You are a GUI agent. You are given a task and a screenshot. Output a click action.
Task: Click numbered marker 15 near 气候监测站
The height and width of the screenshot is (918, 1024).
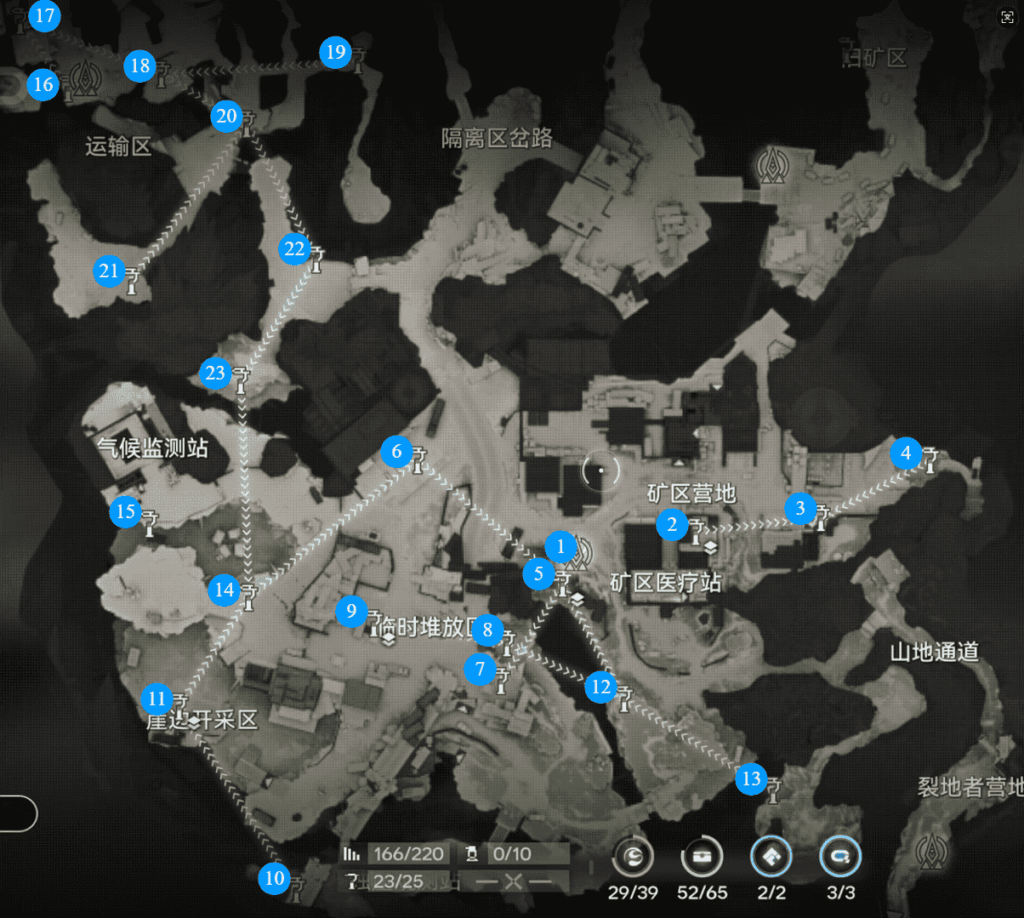tap(125, 513)
